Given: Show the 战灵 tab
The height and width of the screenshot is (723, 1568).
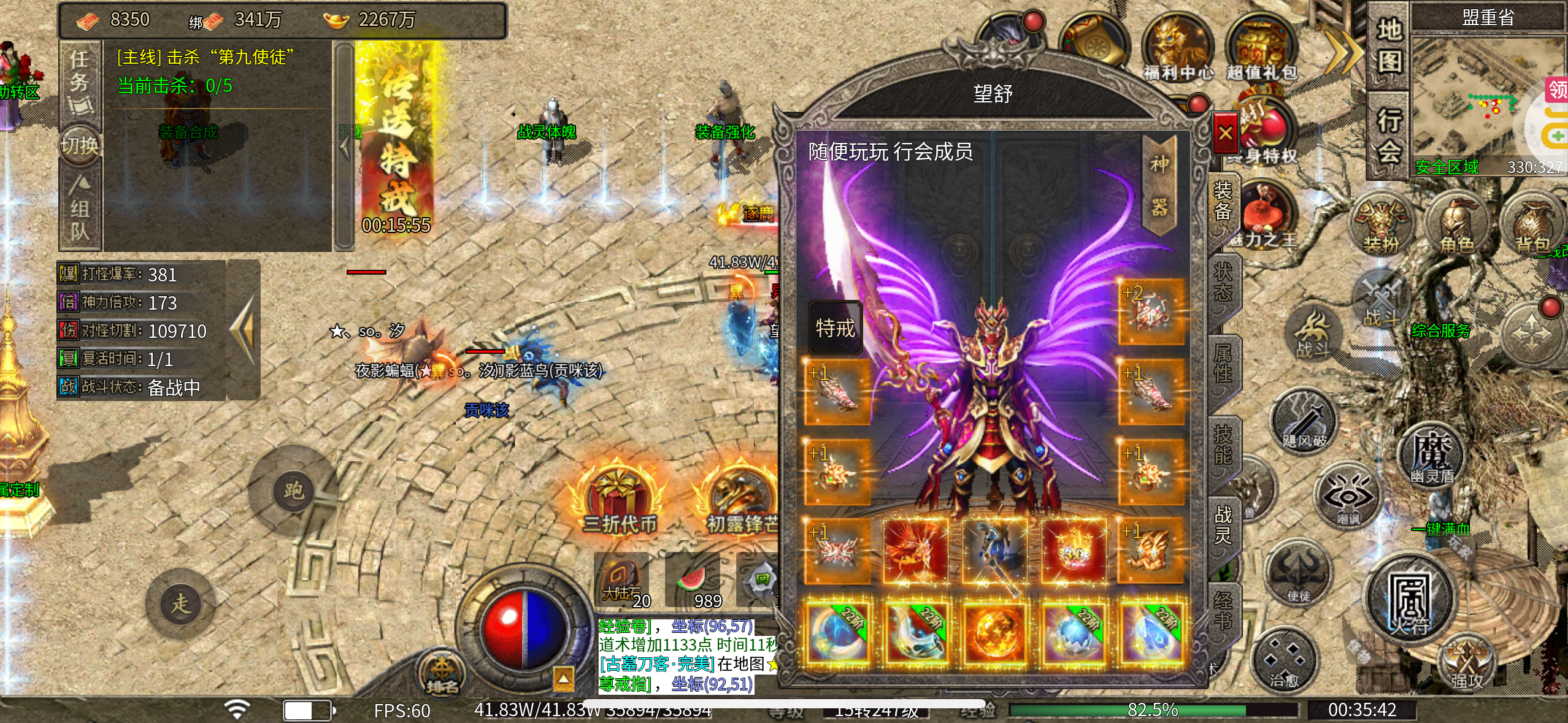Looking at the screenshot, I should click(x=1223, y=524).
